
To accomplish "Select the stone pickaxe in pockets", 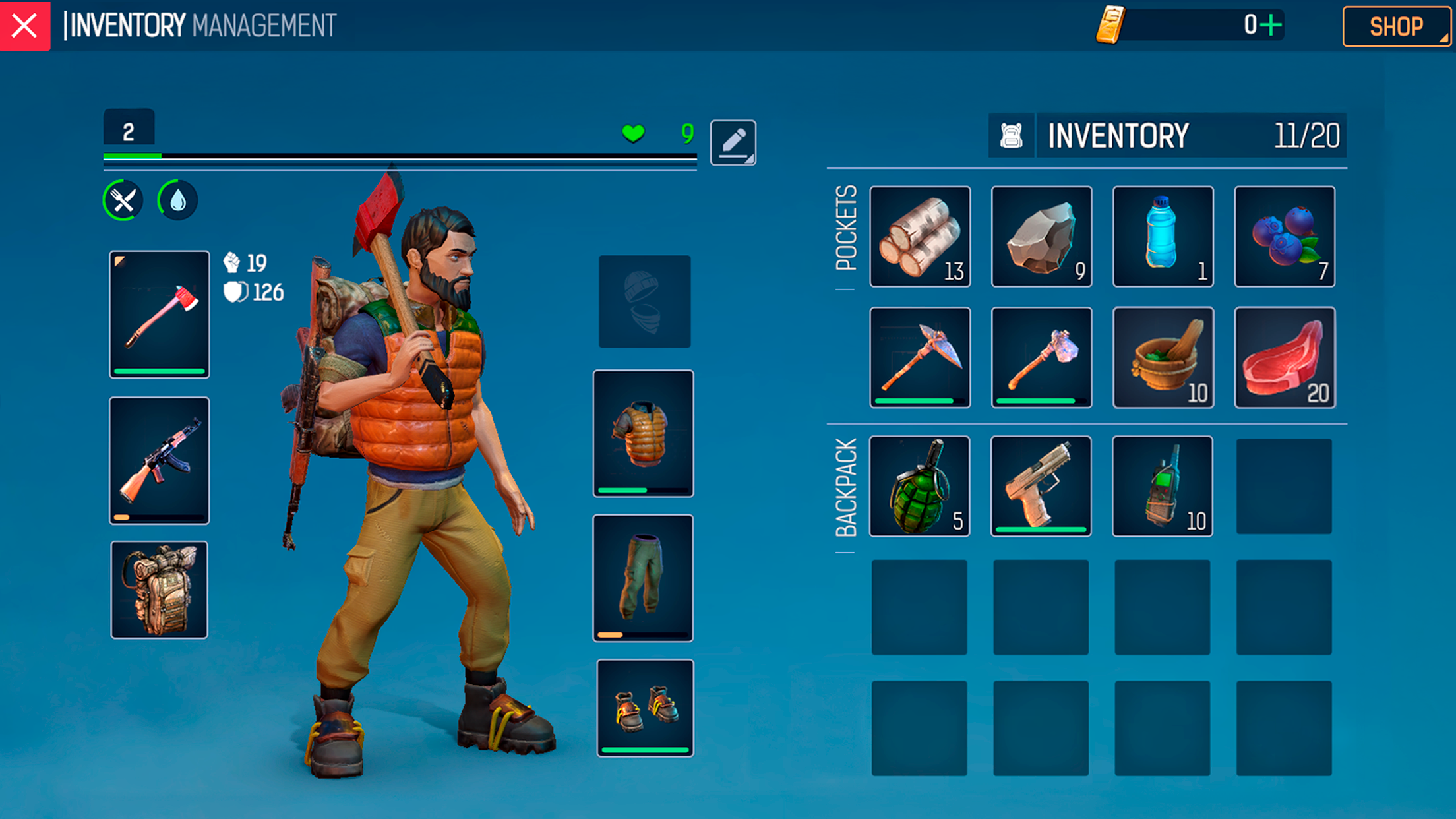I will point(920,357).
